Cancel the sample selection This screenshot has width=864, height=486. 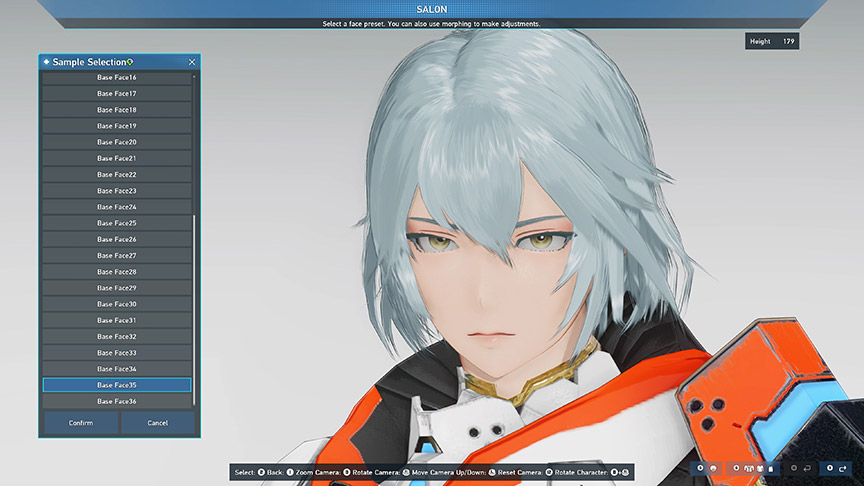[x=157, y=423]
